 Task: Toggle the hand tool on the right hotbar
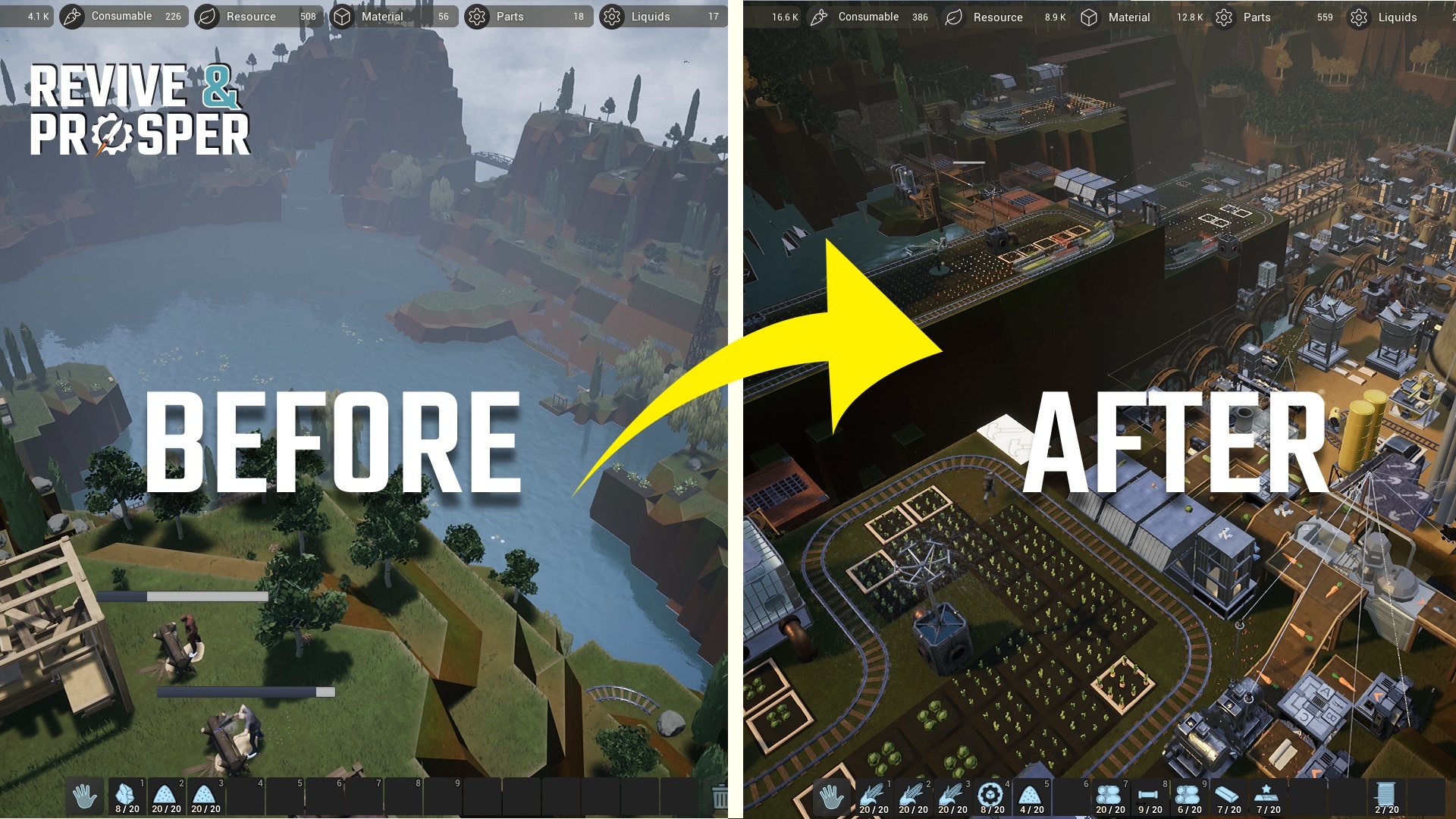(x=832, y=796)
